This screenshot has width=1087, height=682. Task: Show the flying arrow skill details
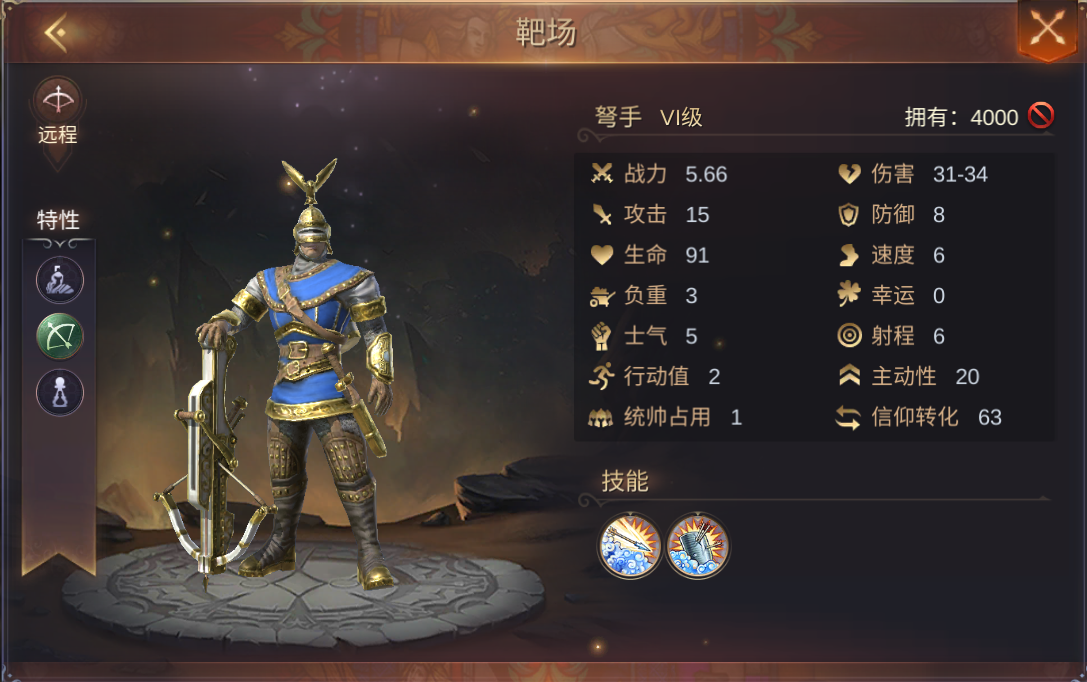630,545
